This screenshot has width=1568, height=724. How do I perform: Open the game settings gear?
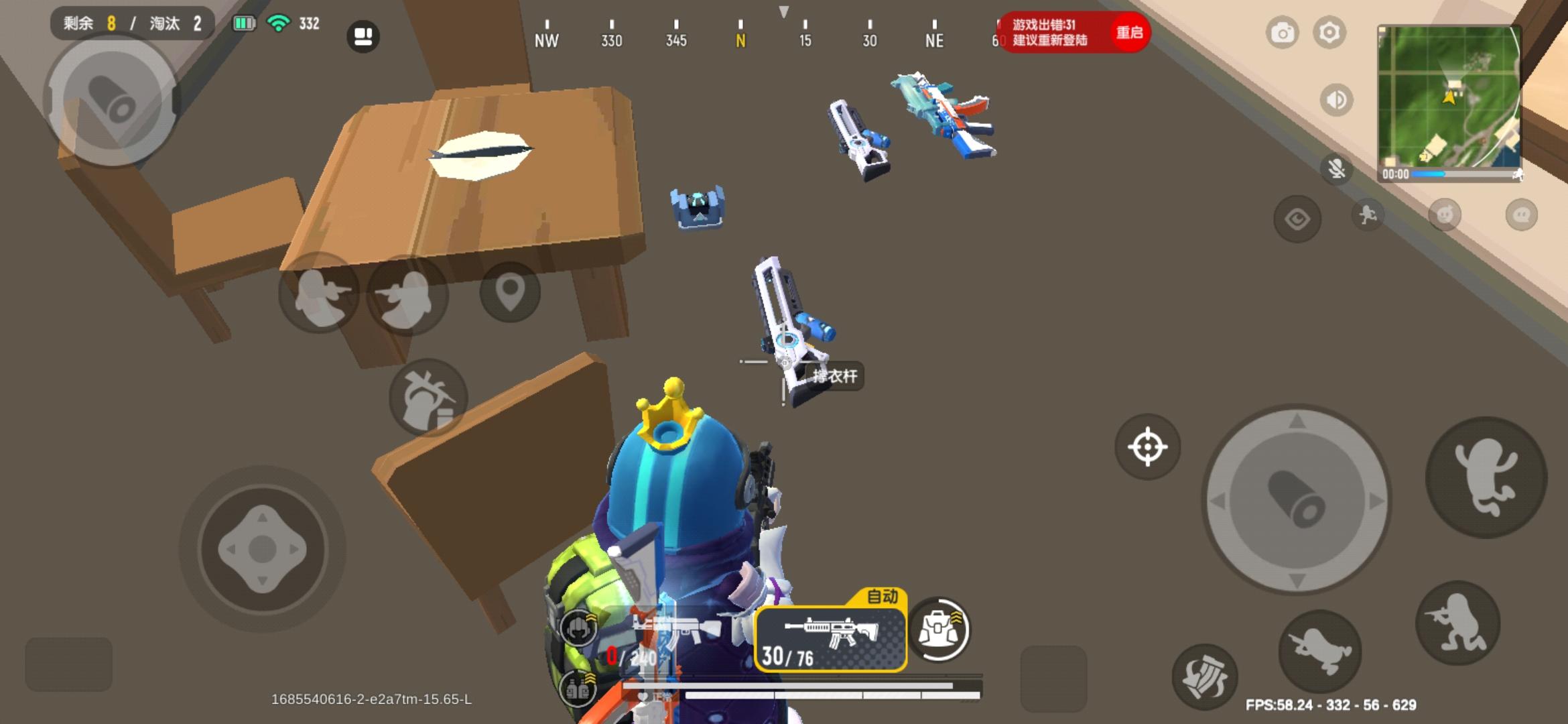1329,32
